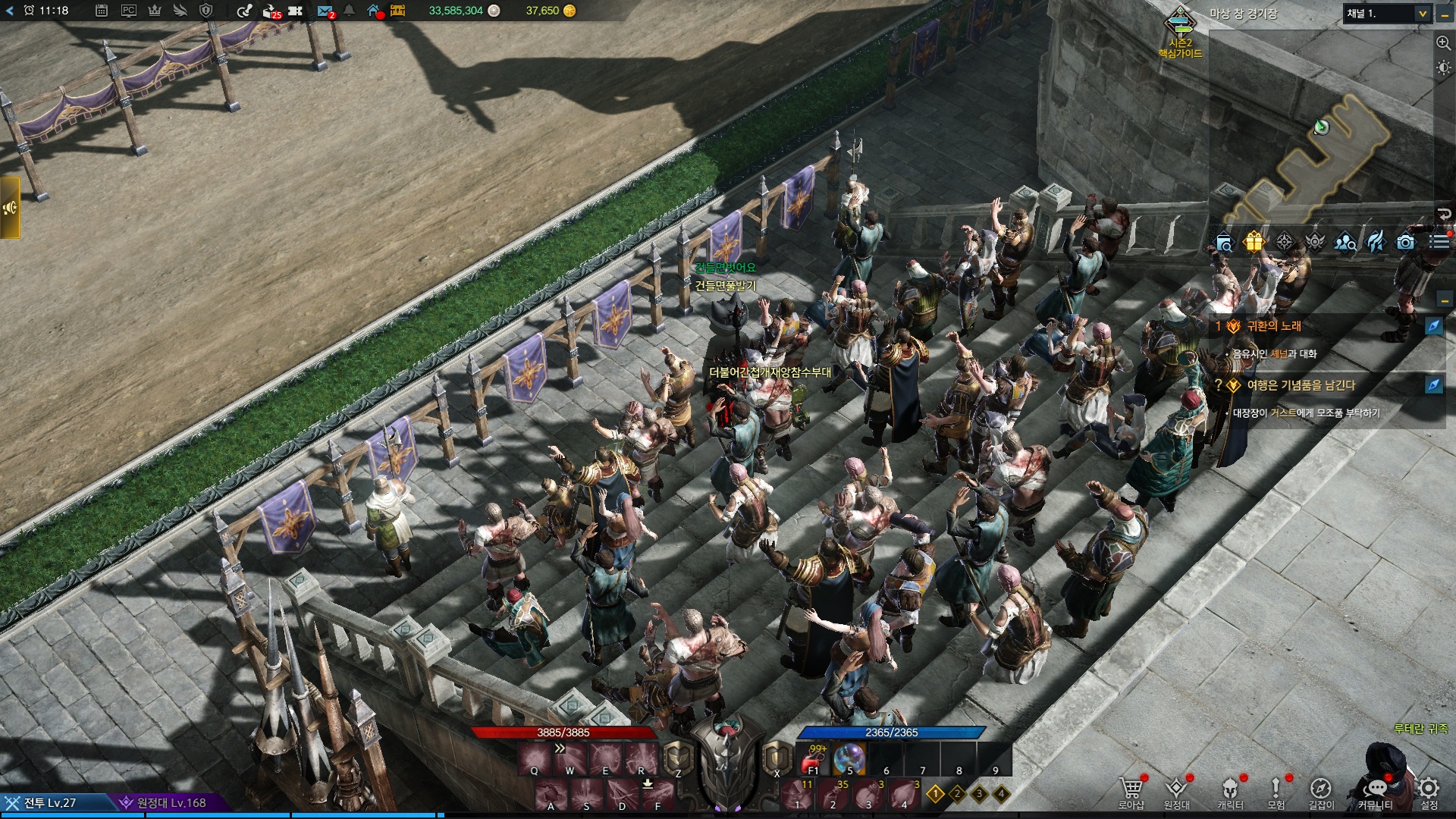Open the 설정 settings gear
This screenshot has width=1456, height=819.
[1429, 791]
